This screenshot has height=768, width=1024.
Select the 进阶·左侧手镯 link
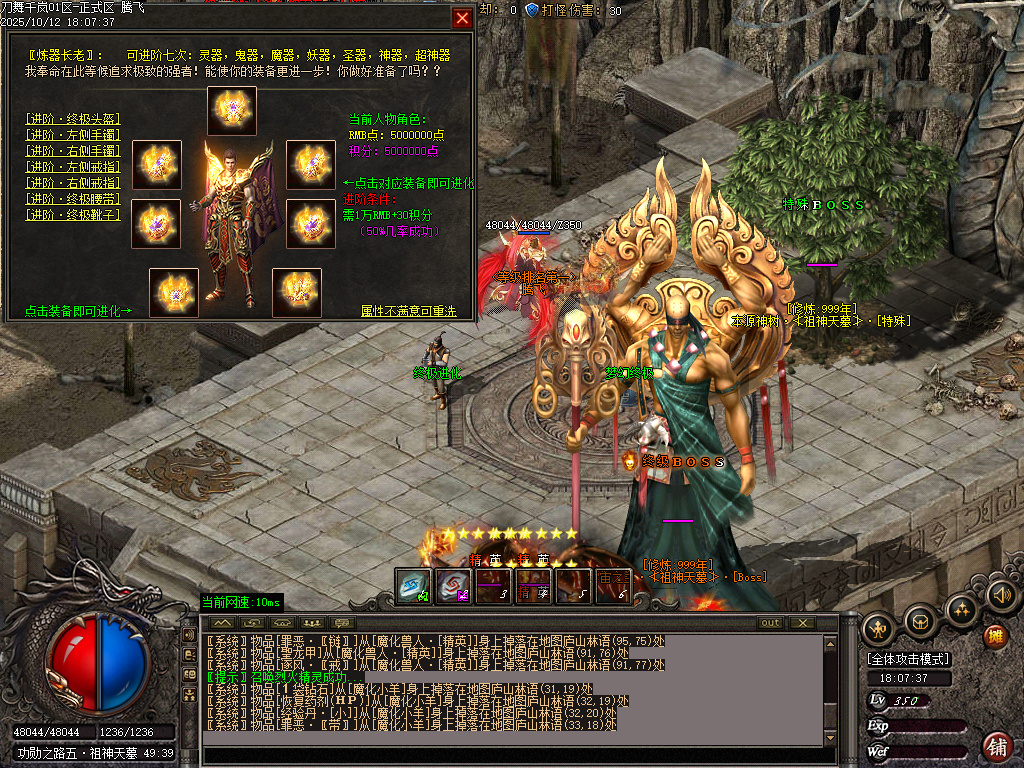coord(73,134)
